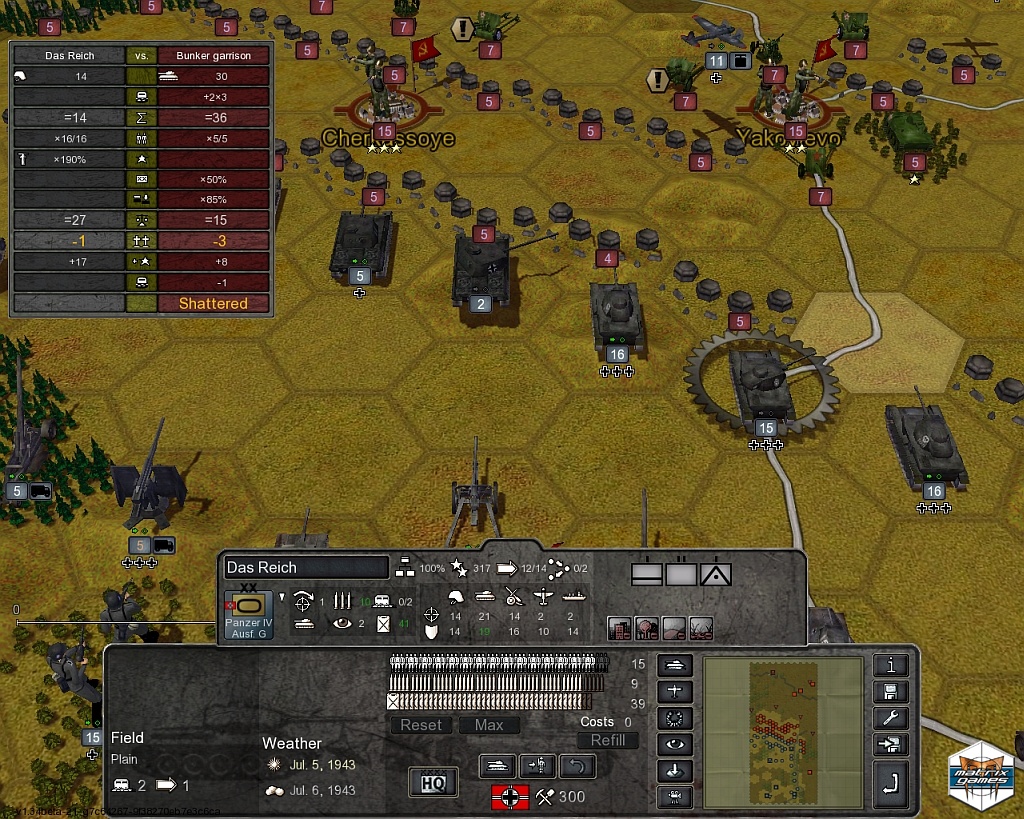Click the Refill button under Costs
The width and height of the screenshot is (1024, 819).
(607, 740)
